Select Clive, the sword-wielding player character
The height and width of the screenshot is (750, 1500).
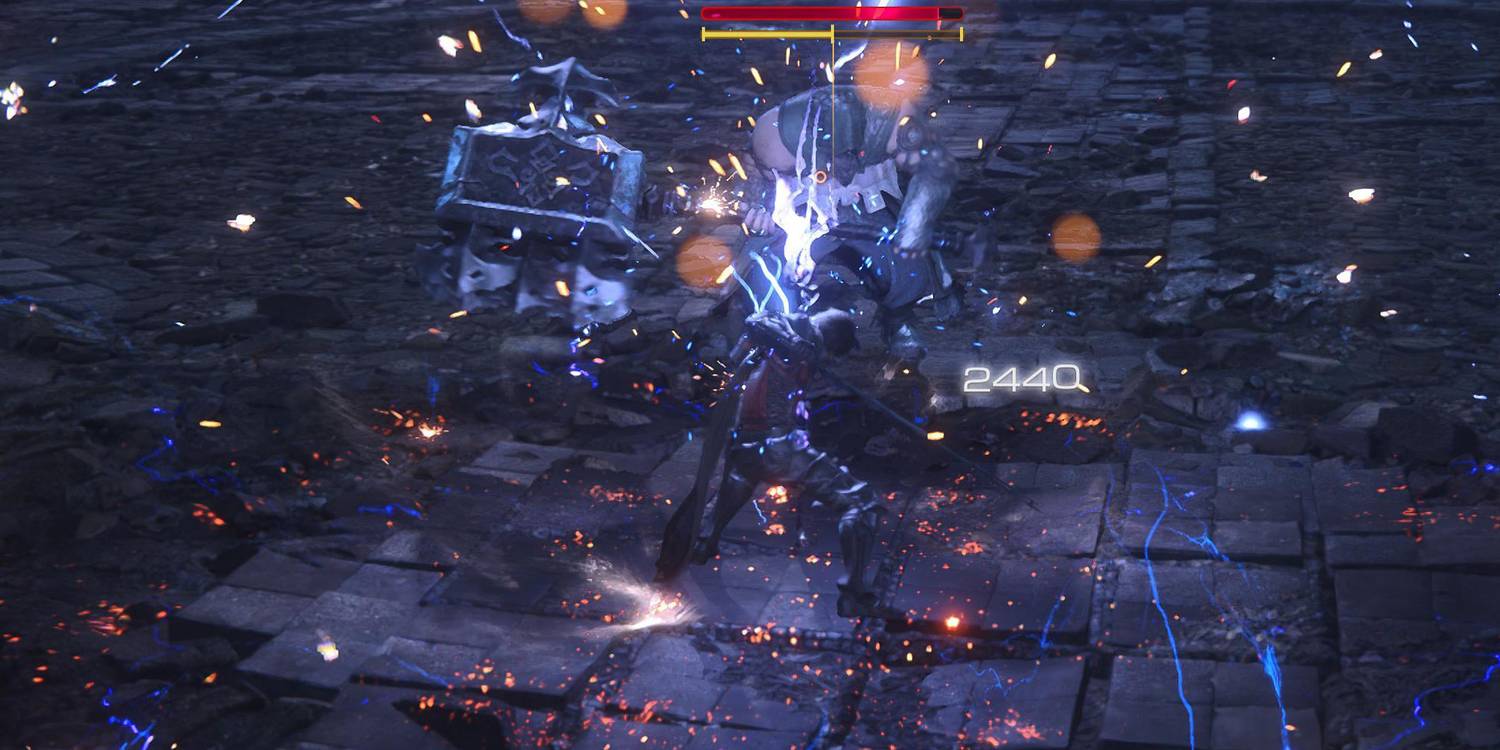click(x=790, y=420)
